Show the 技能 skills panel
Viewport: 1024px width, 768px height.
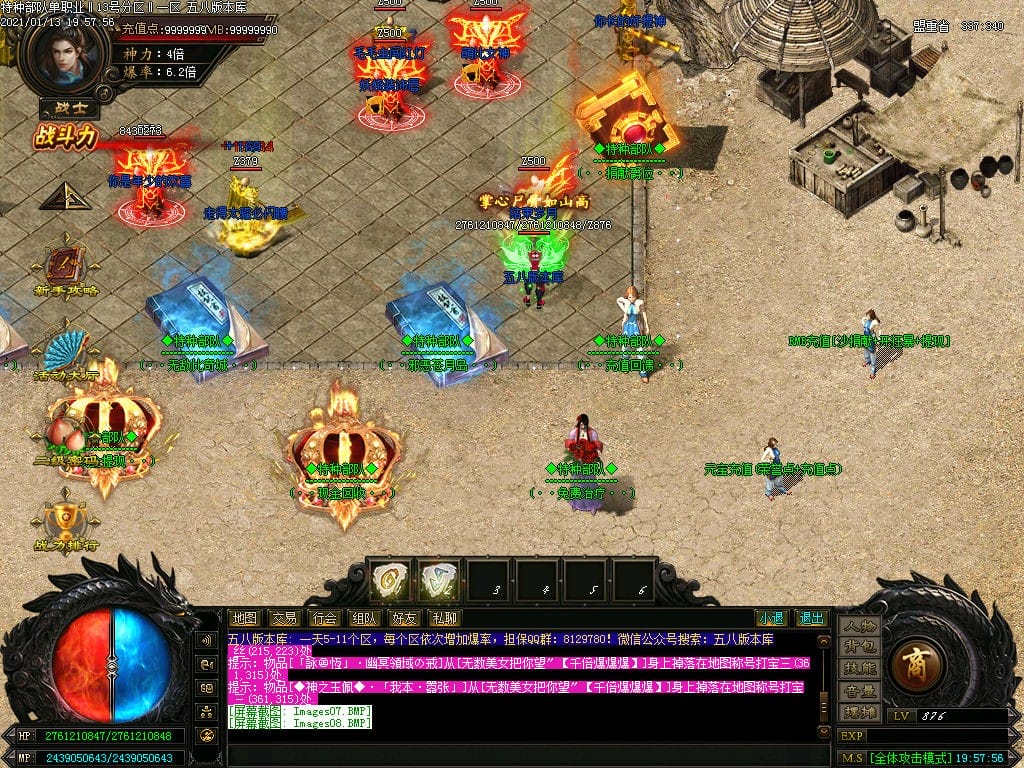click(859, 668)
